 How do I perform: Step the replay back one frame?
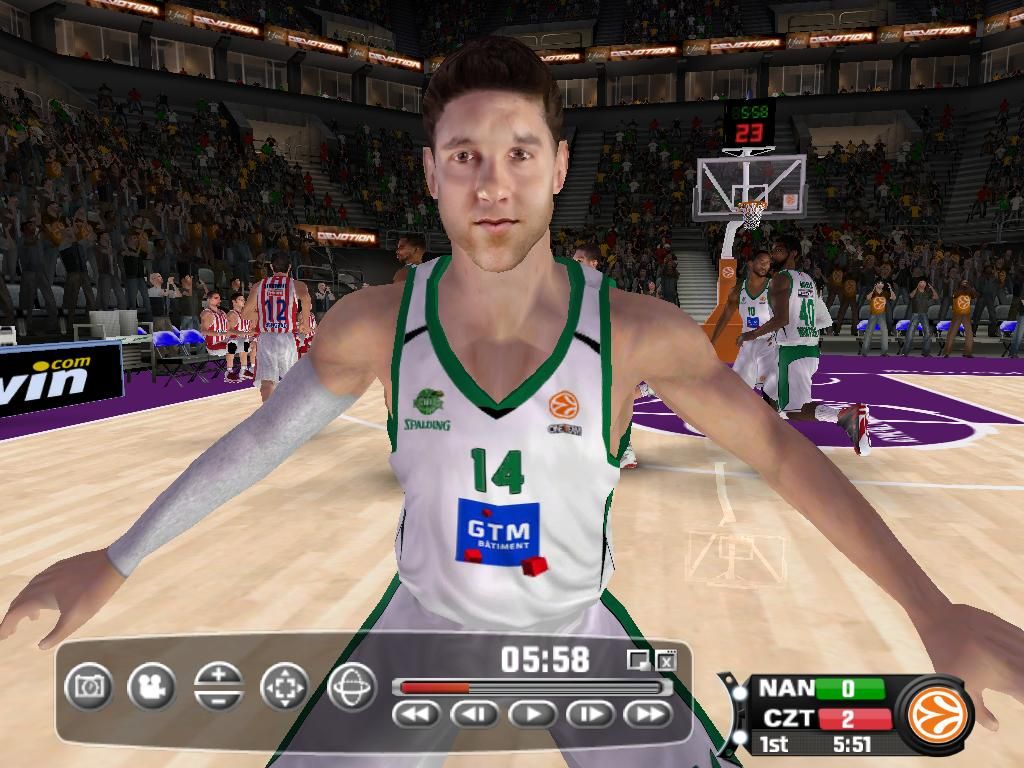[x=475, y=714]
